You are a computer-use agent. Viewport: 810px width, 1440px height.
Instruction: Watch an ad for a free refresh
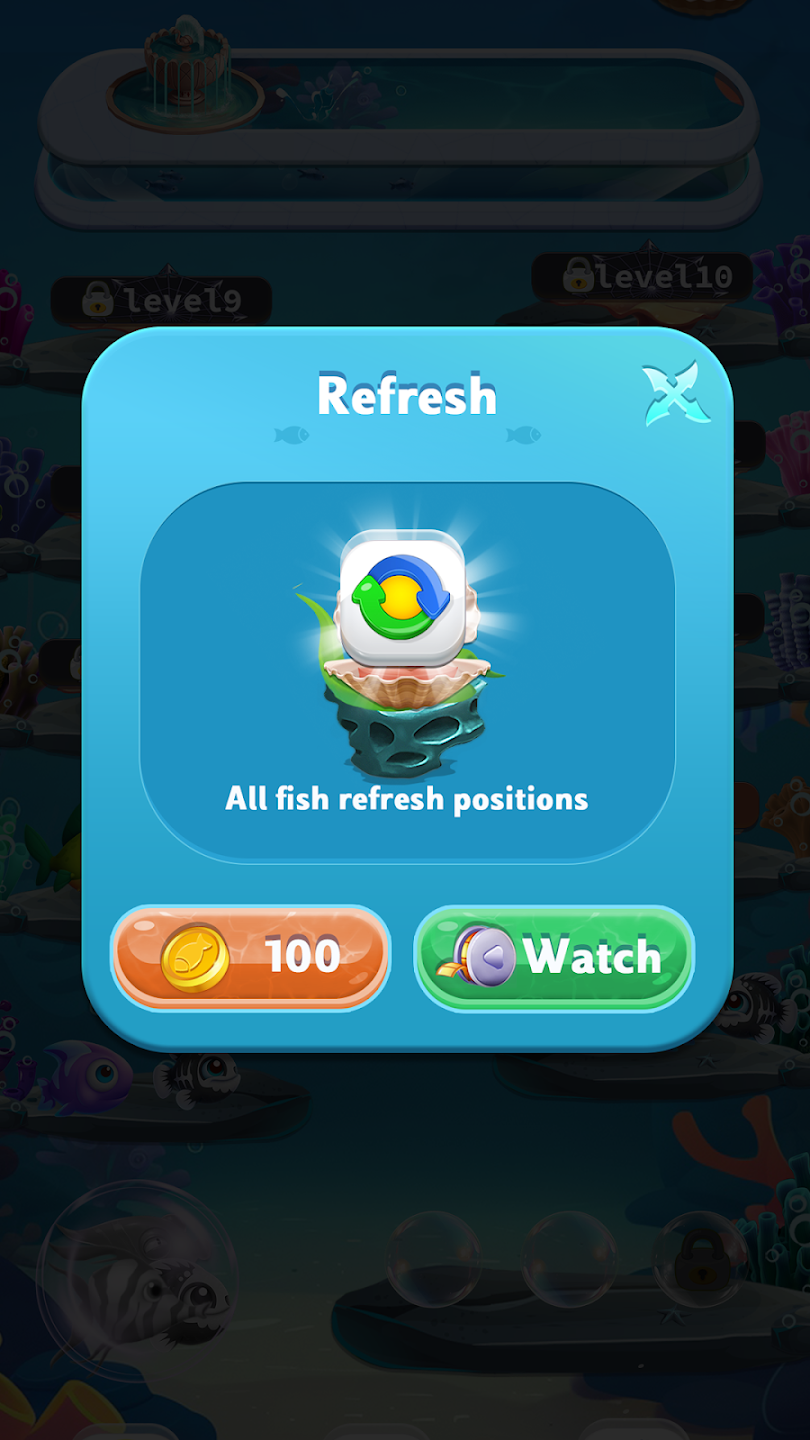(553, 957)
